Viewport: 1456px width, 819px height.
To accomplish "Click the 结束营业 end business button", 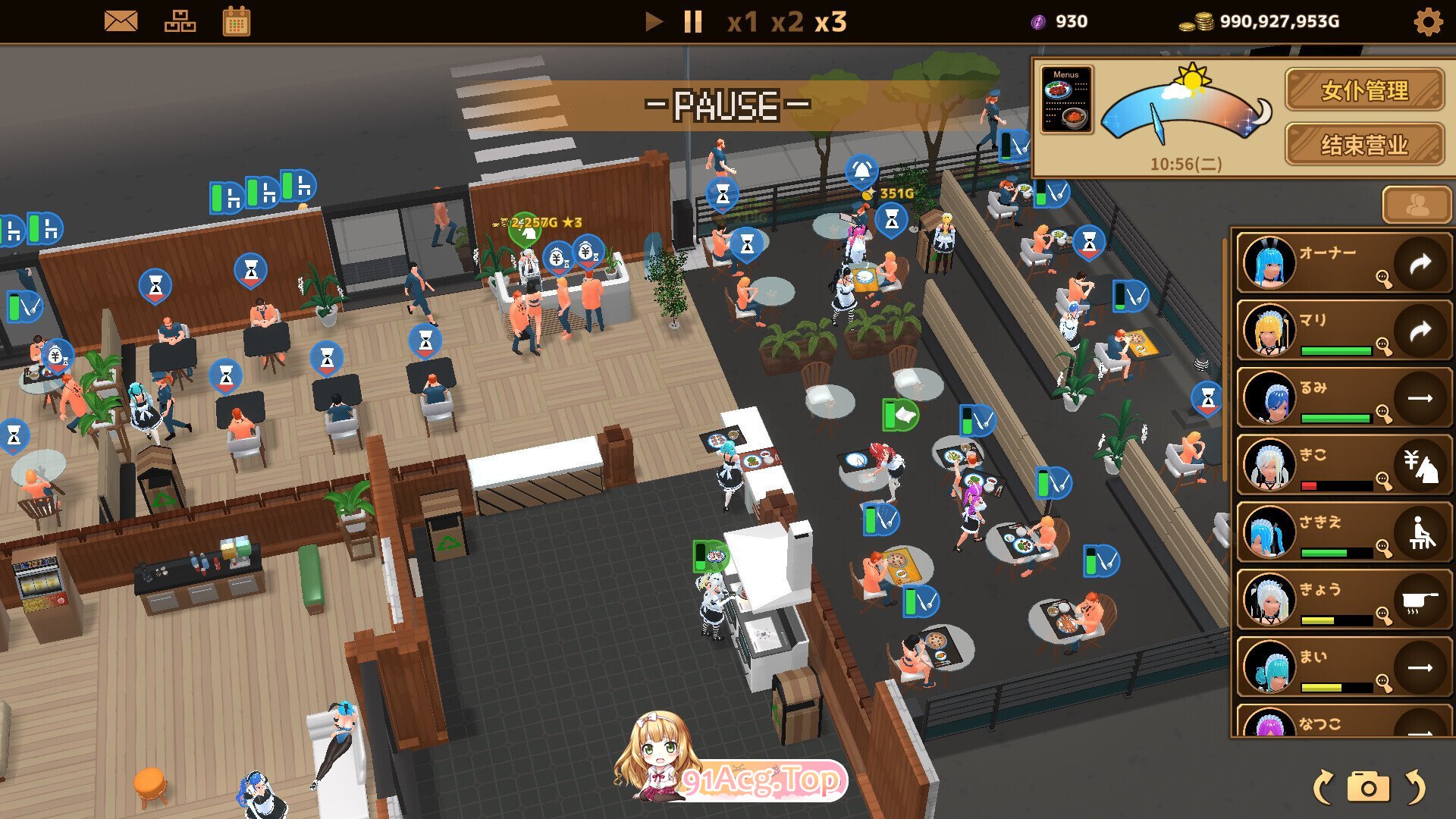I will click(x=1364, y=144).
